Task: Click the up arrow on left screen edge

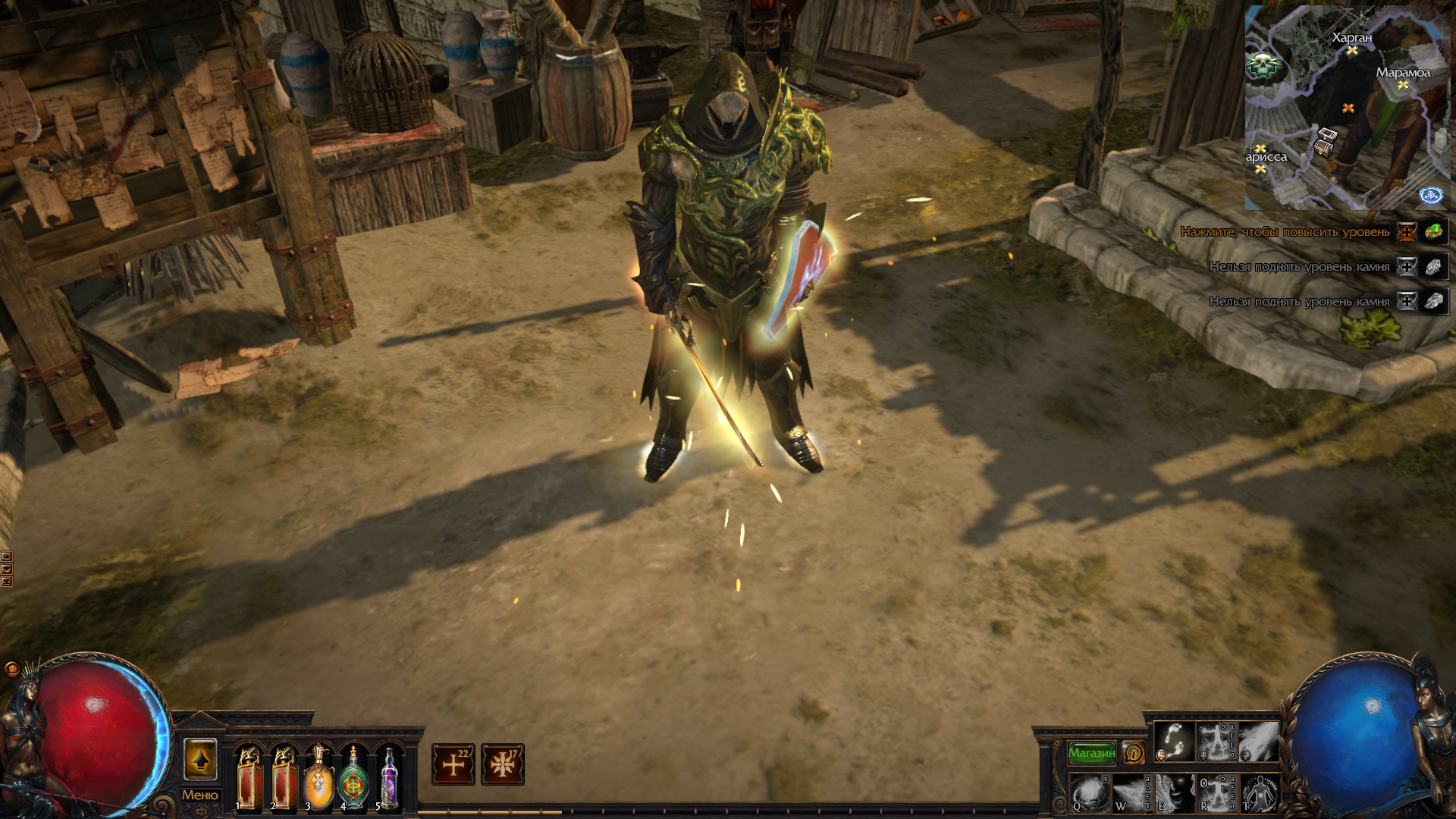Action: [x=7, y=557]
